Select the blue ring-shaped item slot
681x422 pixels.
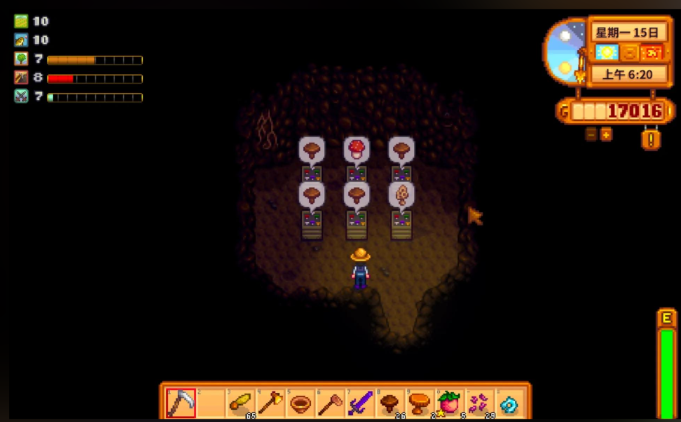point(510,402)
